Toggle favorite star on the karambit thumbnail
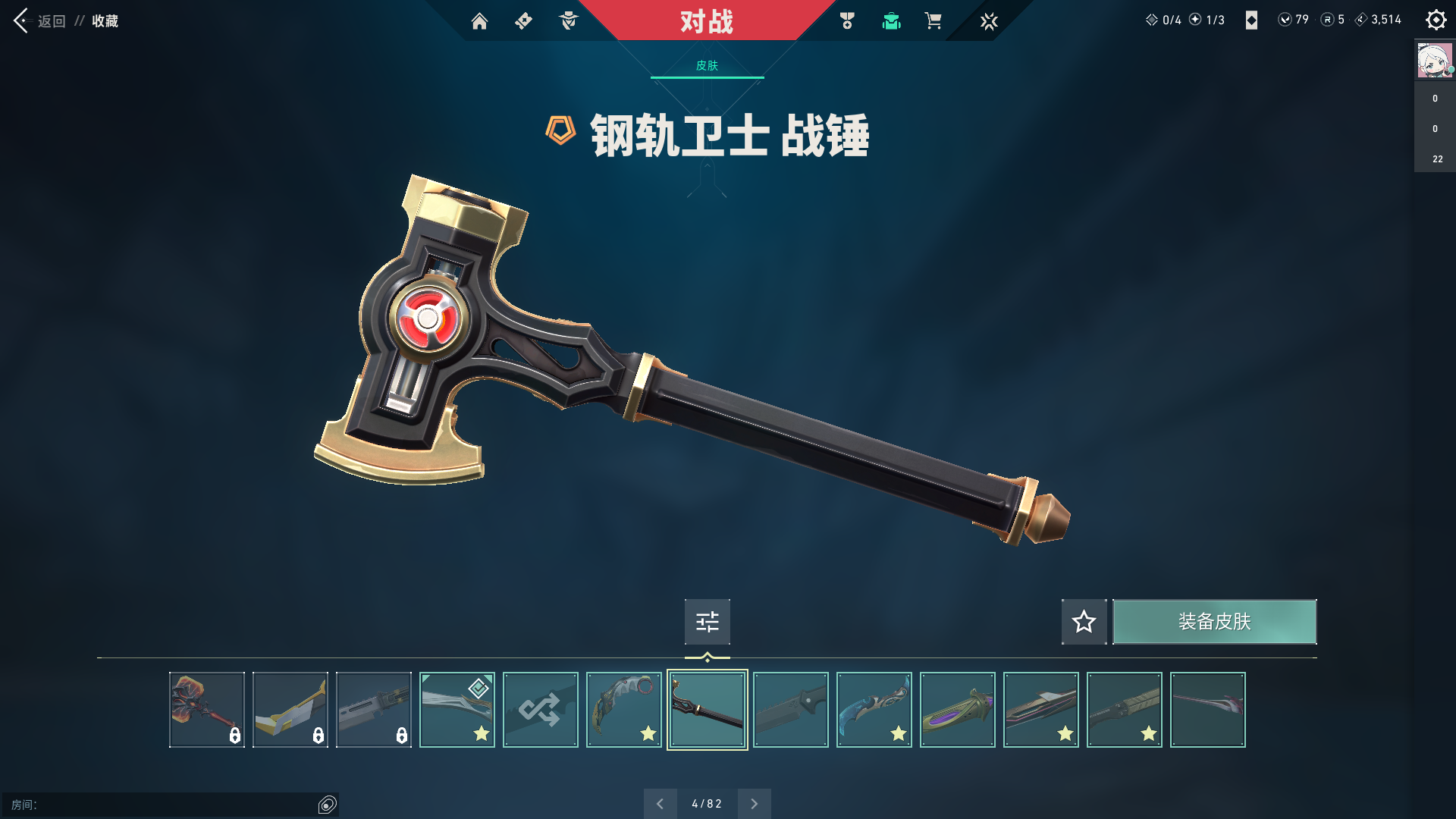The height and width of the screenshot is (819, 1456). click(x=648, y=733)
